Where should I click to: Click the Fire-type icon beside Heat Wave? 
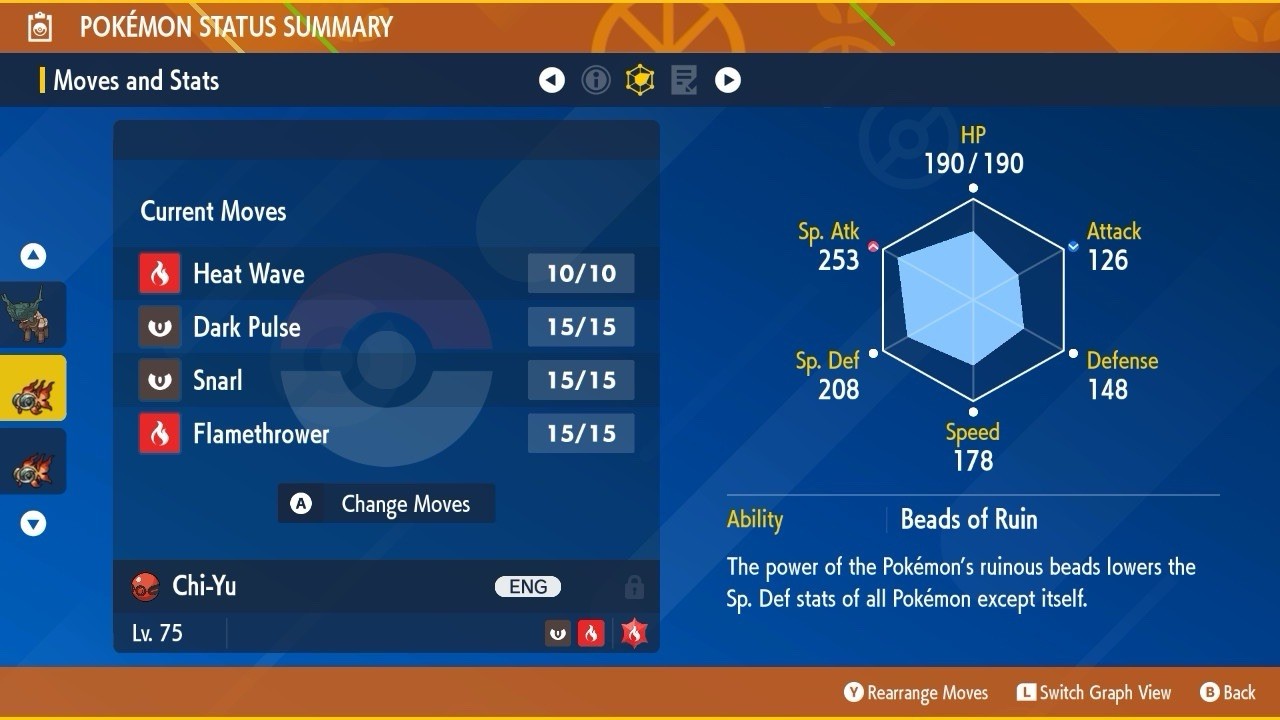[162, 273]
